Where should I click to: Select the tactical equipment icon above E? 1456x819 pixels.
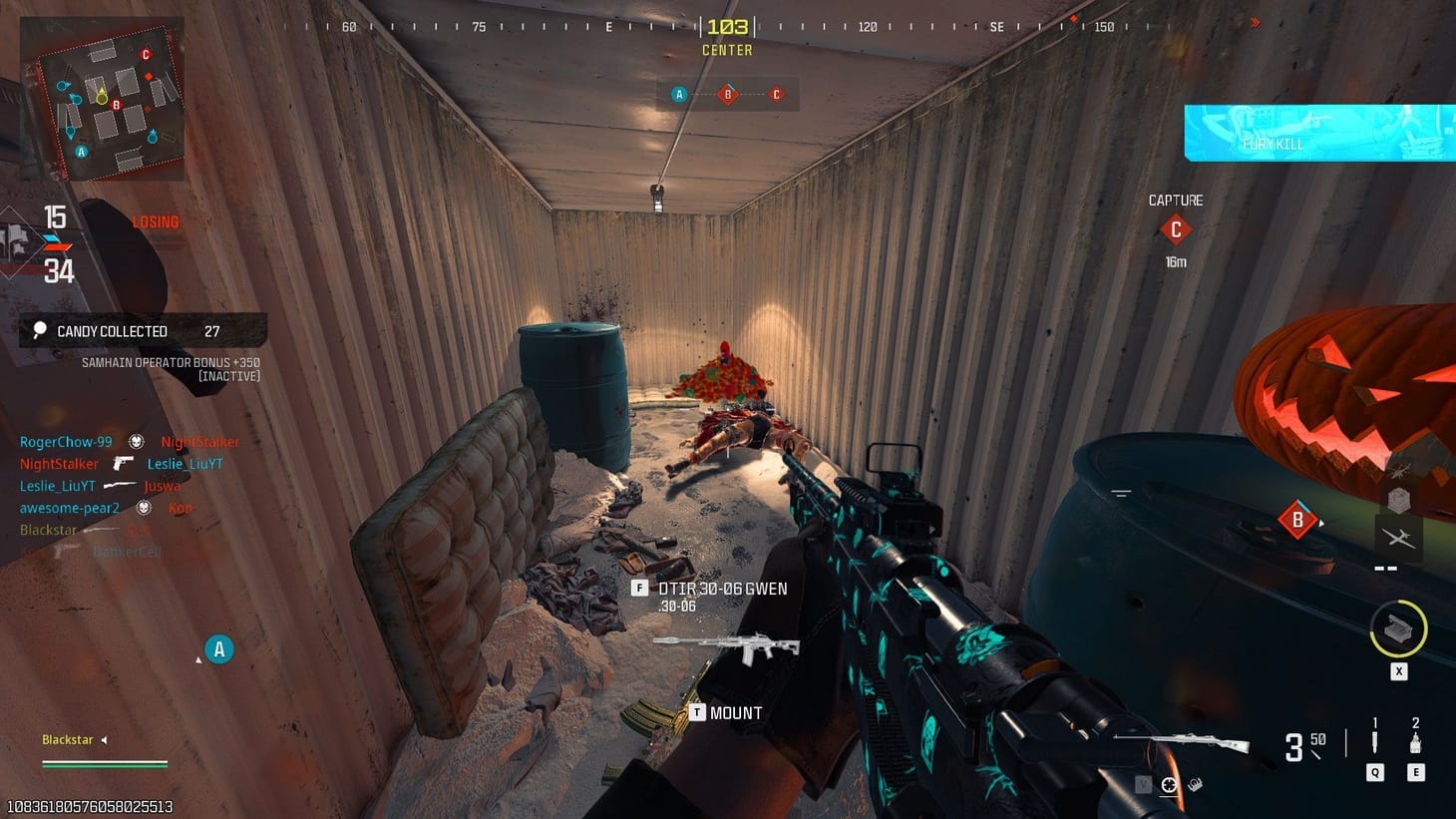click(x=1414, y=744)
